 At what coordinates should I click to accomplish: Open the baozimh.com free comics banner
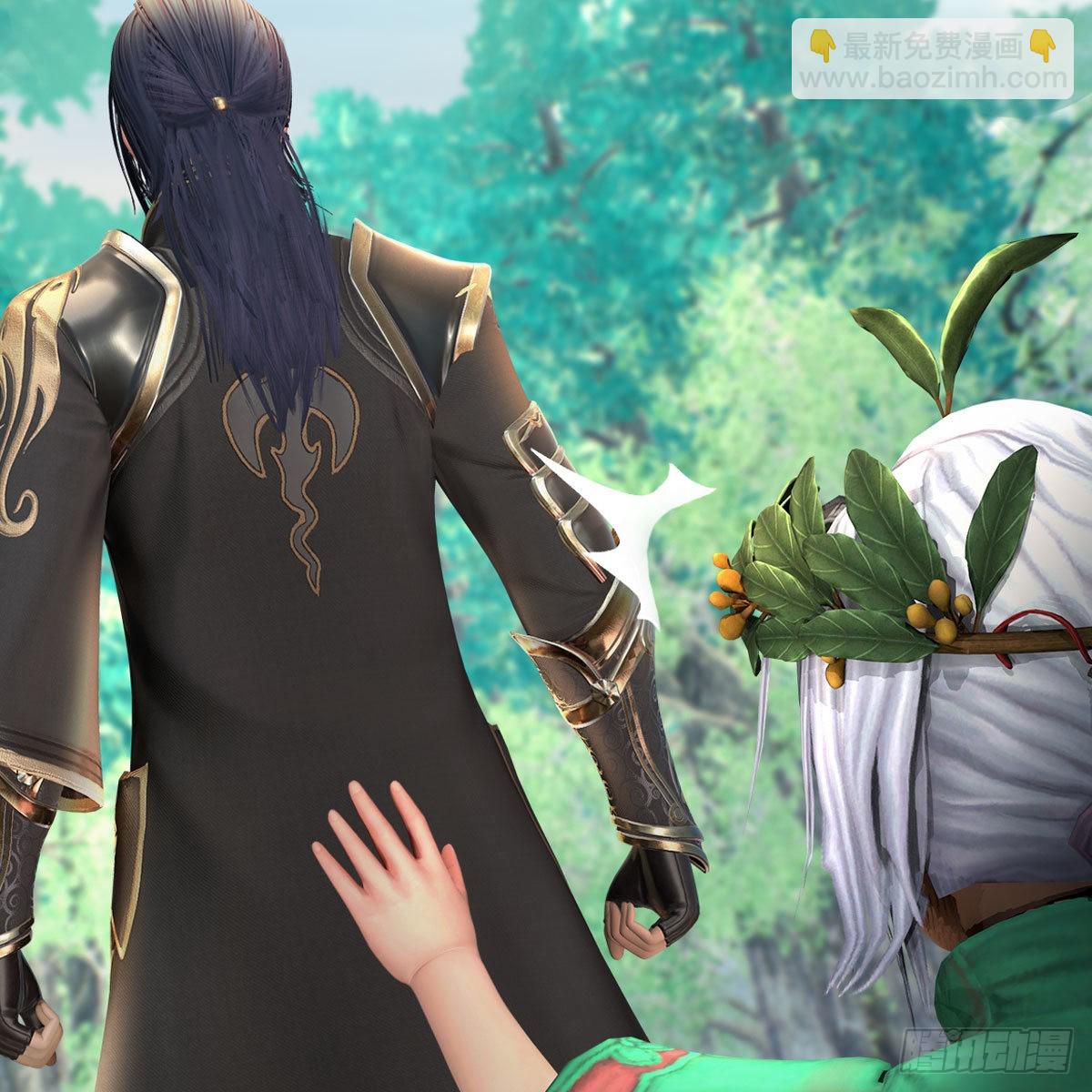tap(931, 58)
